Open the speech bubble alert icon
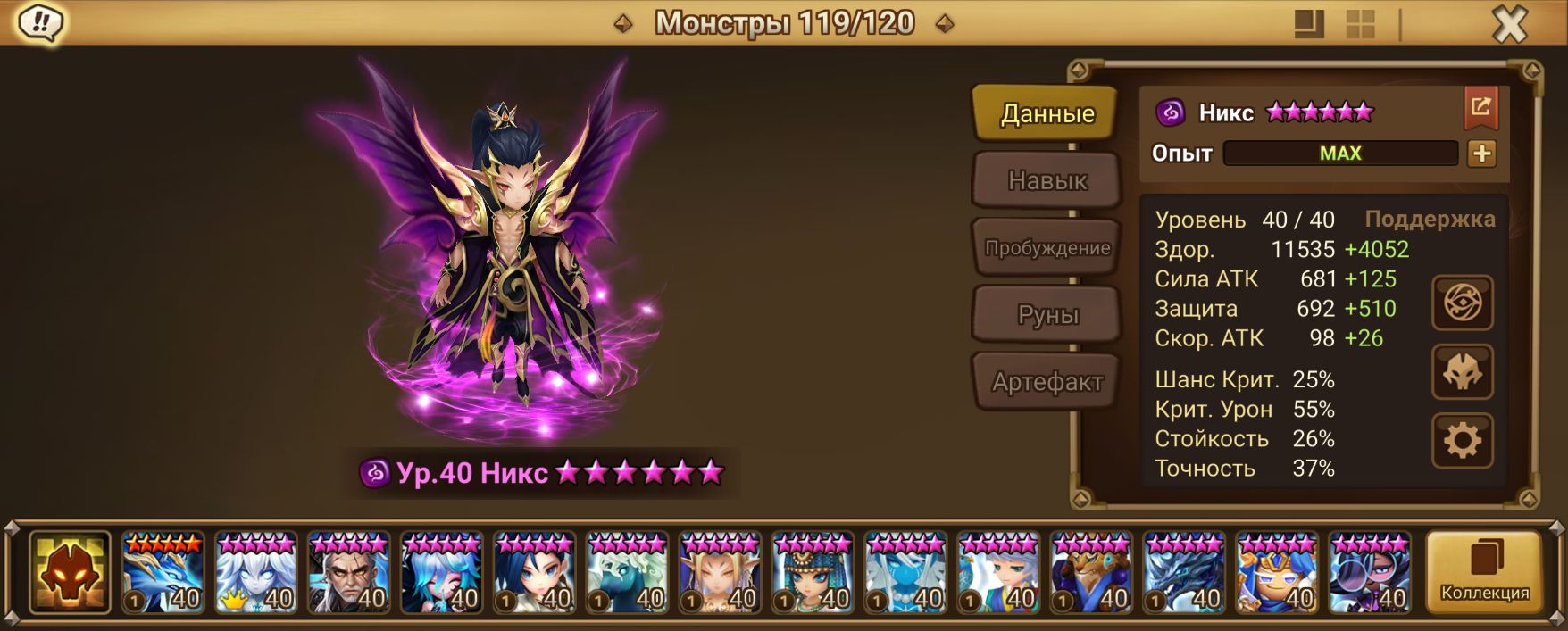The width and height of the screenshot is (1568, 631). [x=40, y=23]
